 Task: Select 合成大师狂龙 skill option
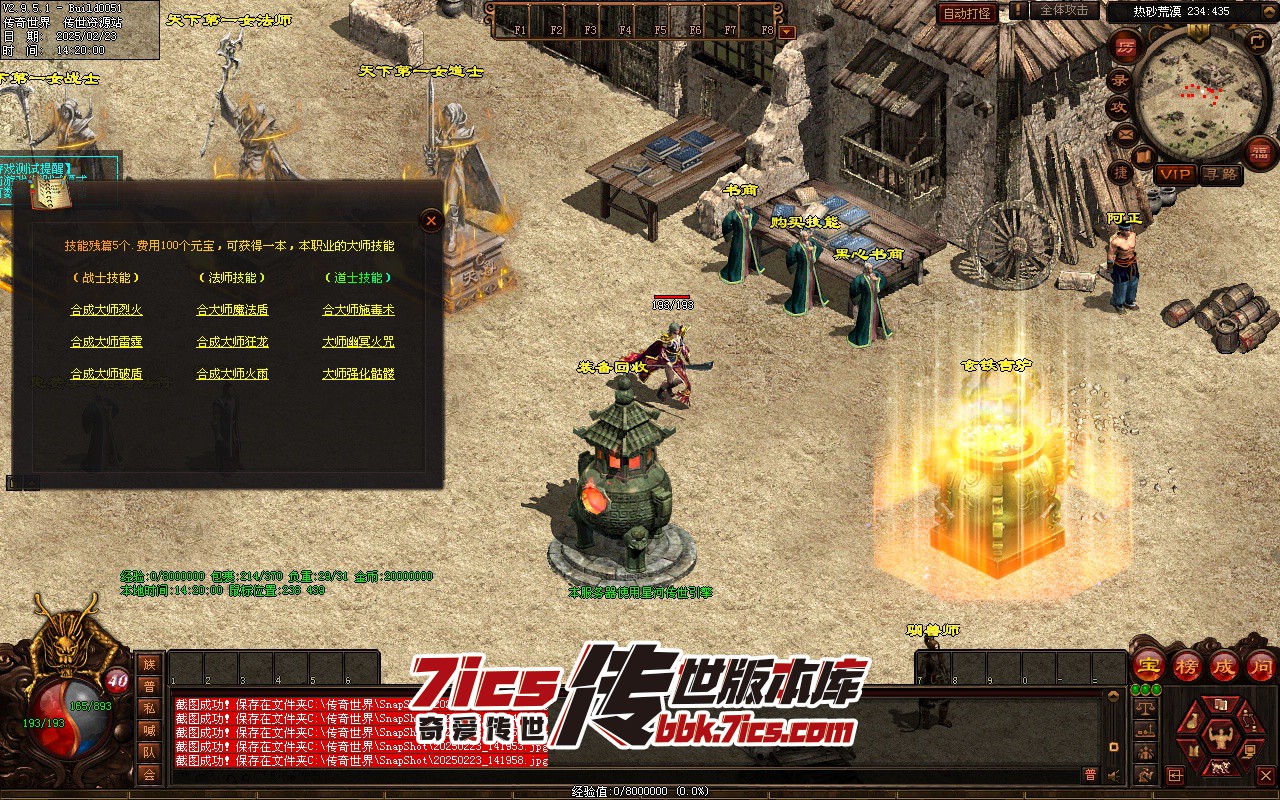pos(232,342)
